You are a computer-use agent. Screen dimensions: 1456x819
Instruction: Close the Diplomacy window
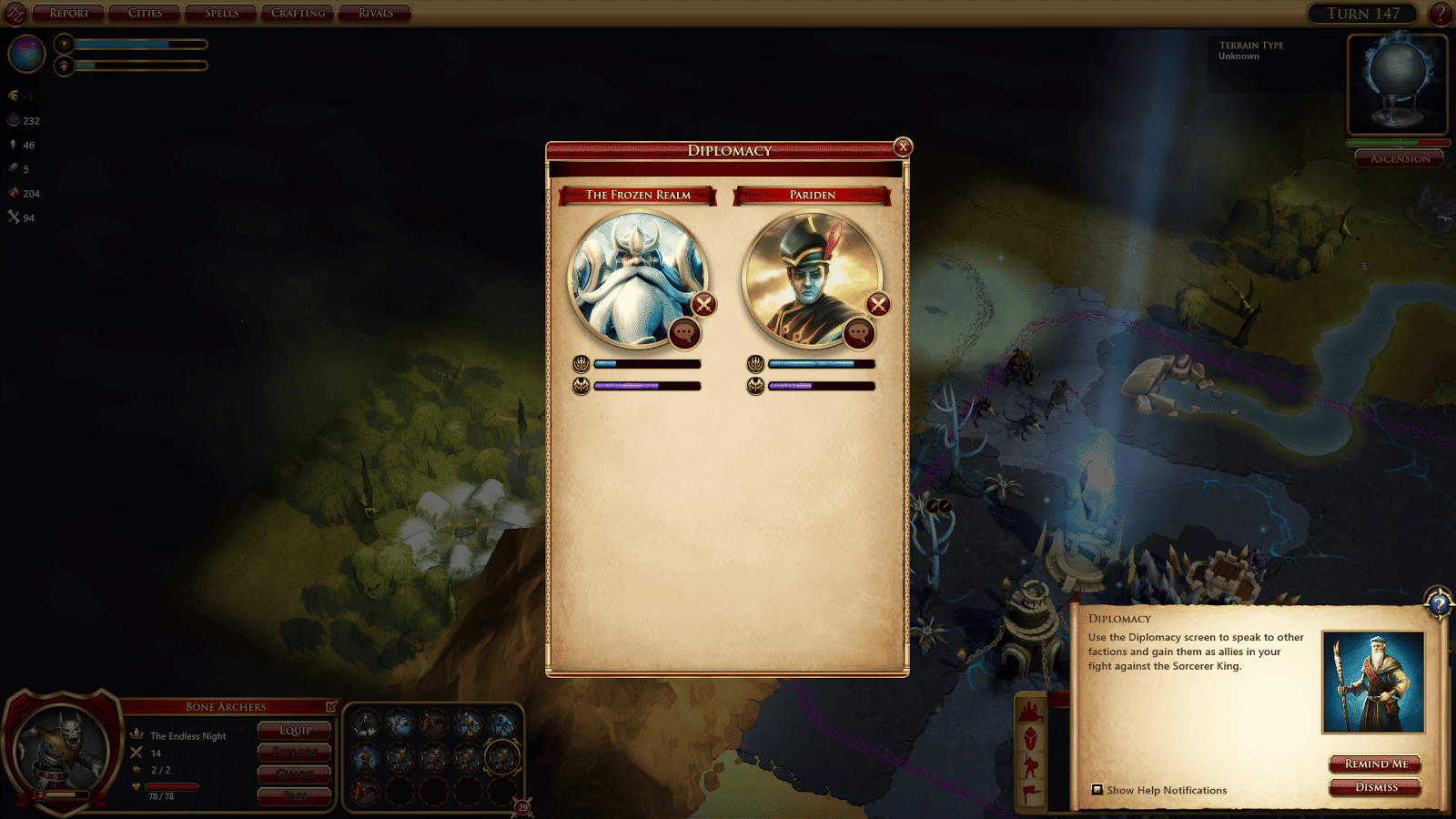903,147
